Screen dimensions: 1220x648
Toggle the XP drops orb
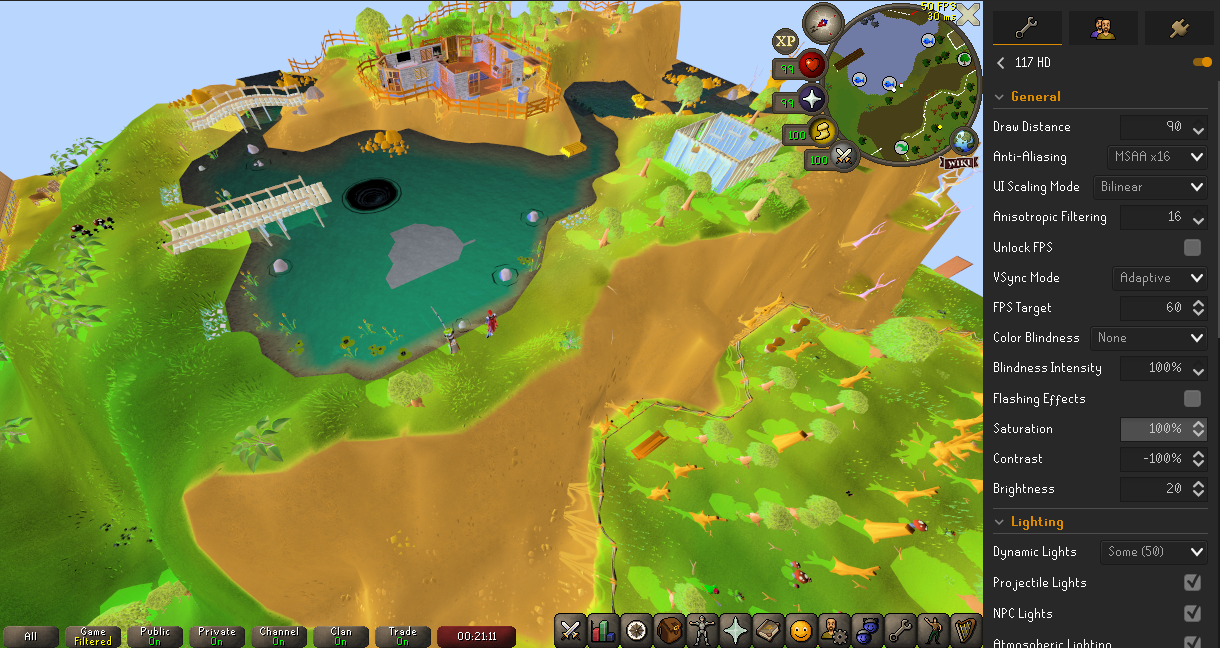click(x=785, y=41)
